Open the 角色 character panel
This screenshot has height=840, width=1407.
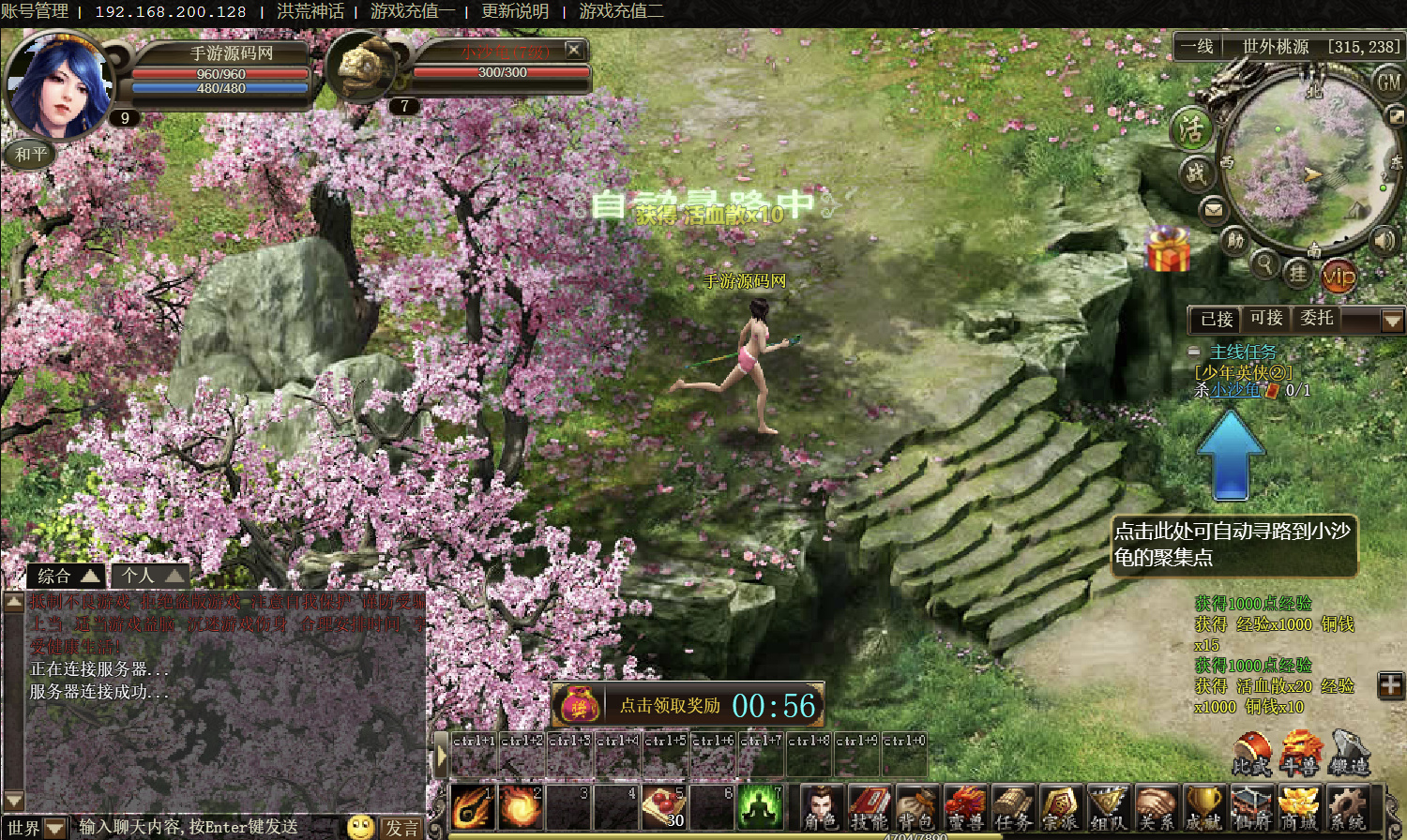[821, 807]
